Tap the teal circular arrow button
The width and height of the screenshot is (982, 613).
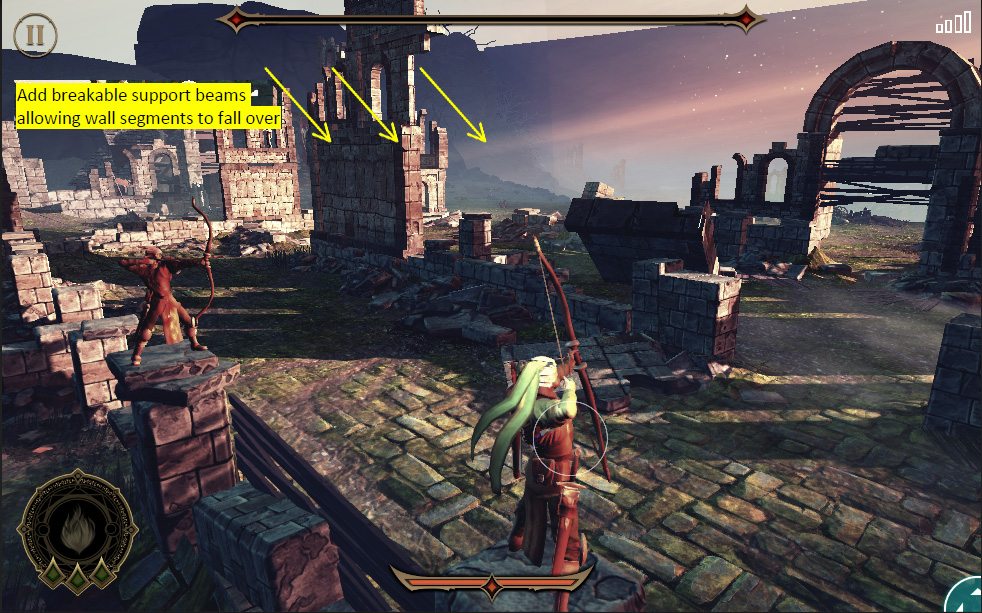click(966, 597)
